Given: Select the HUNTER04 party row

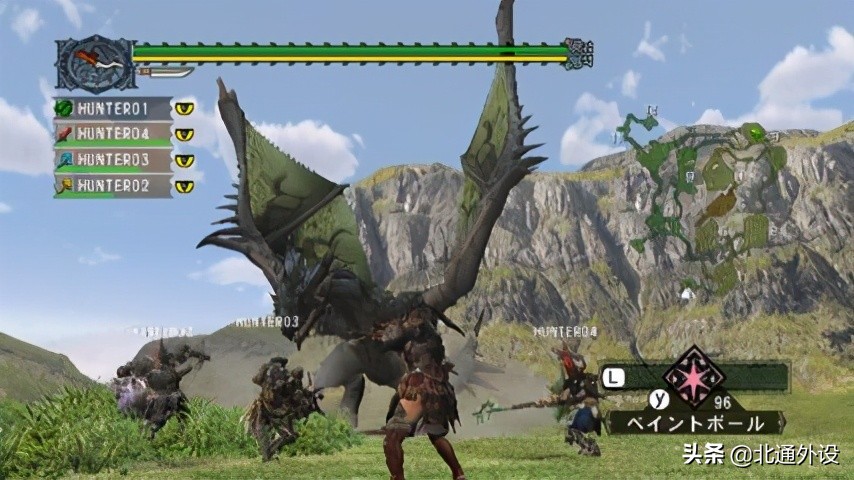Looking at the screenshot, I should (x=112, y=134).
